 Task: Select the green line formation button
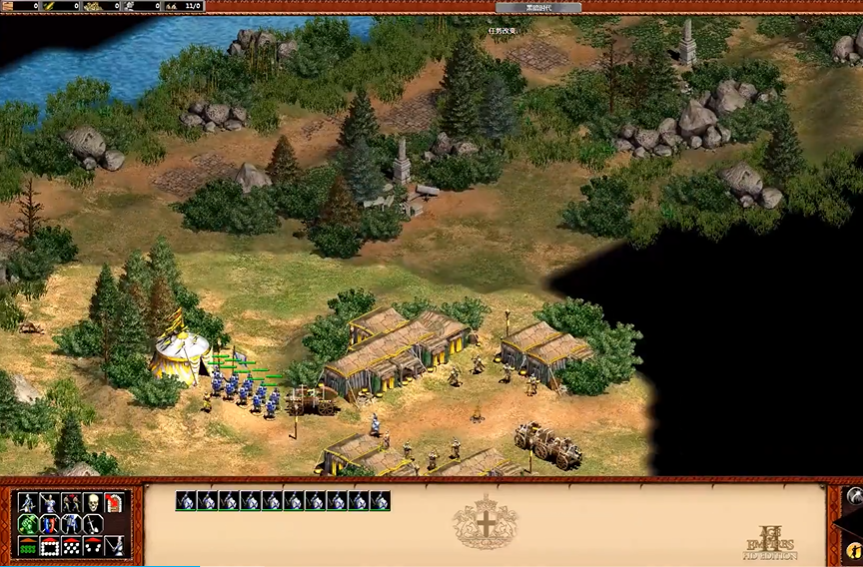(x=28, y=546)
